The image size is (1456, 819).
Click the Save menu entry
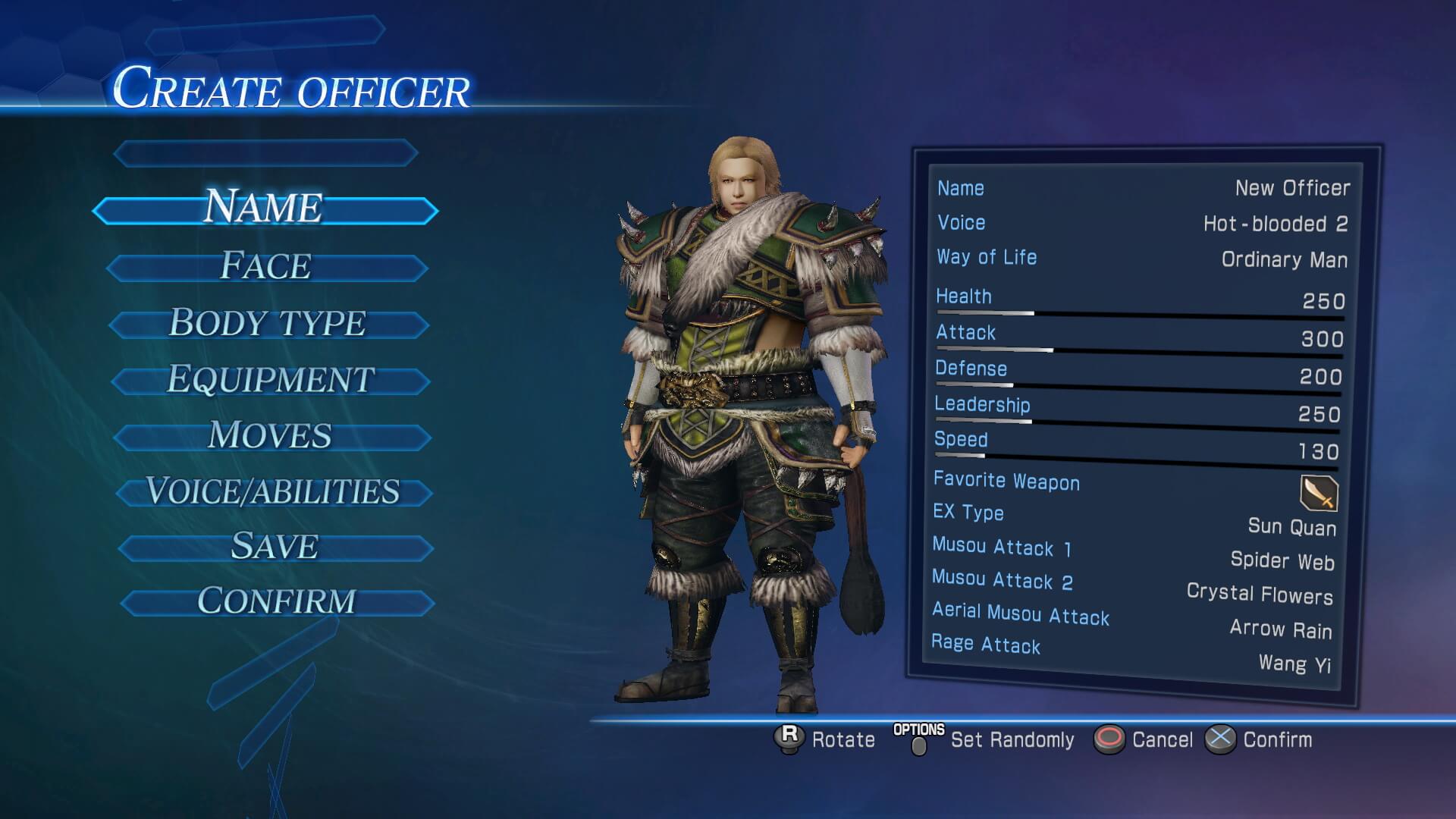pyautogui.click(x=275, y=547)
